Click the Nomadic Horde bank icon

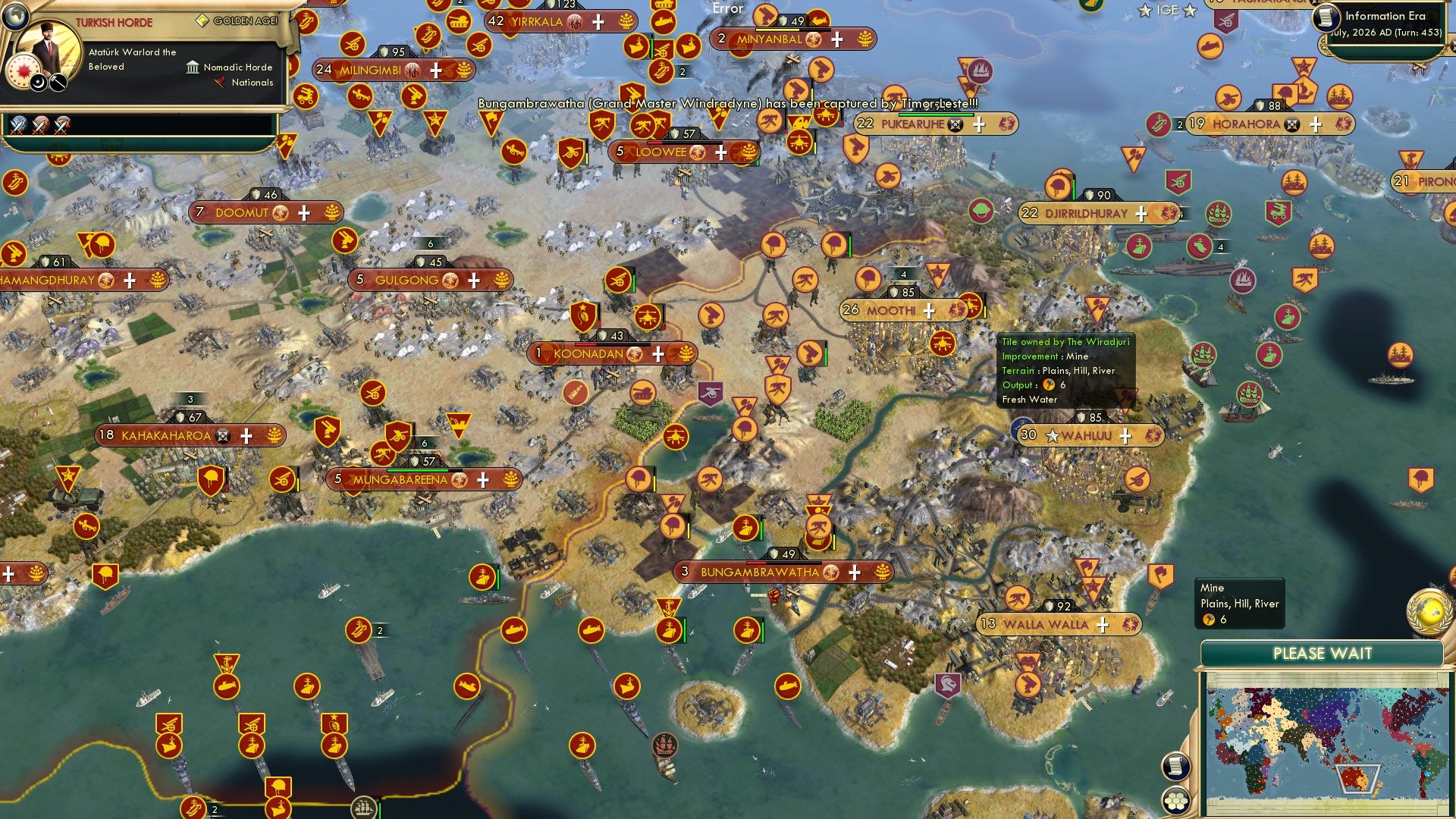(193, 68)
